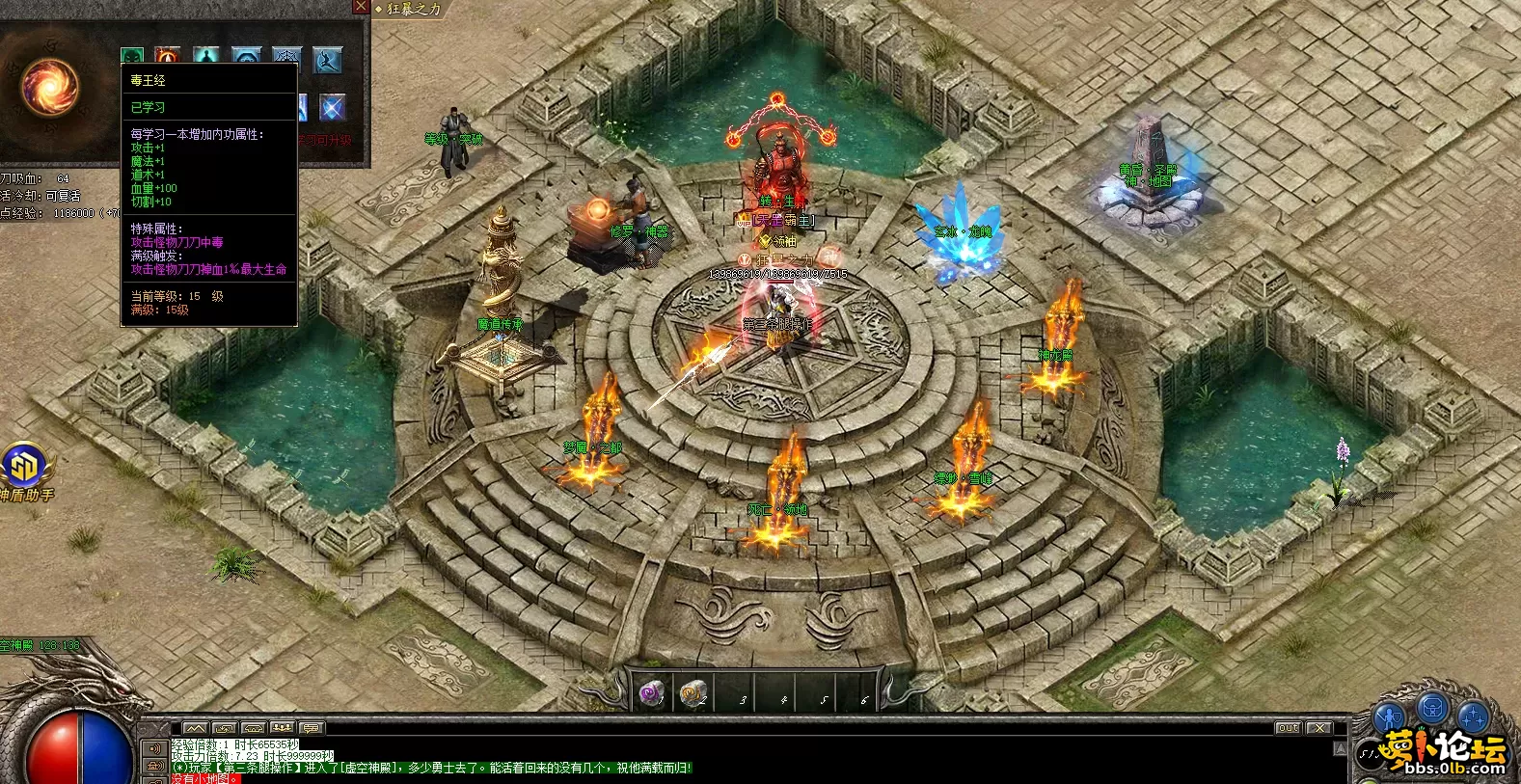Screen dimensions: 1521x784
Task: Use the purple scroll in hotbar slot 1
Action: (653, 692)
